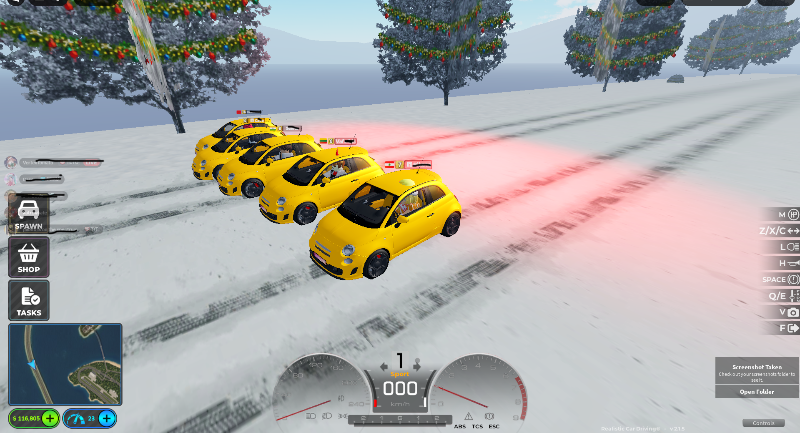
Task: Click the island minimap
Action: (x=65, y=363)
